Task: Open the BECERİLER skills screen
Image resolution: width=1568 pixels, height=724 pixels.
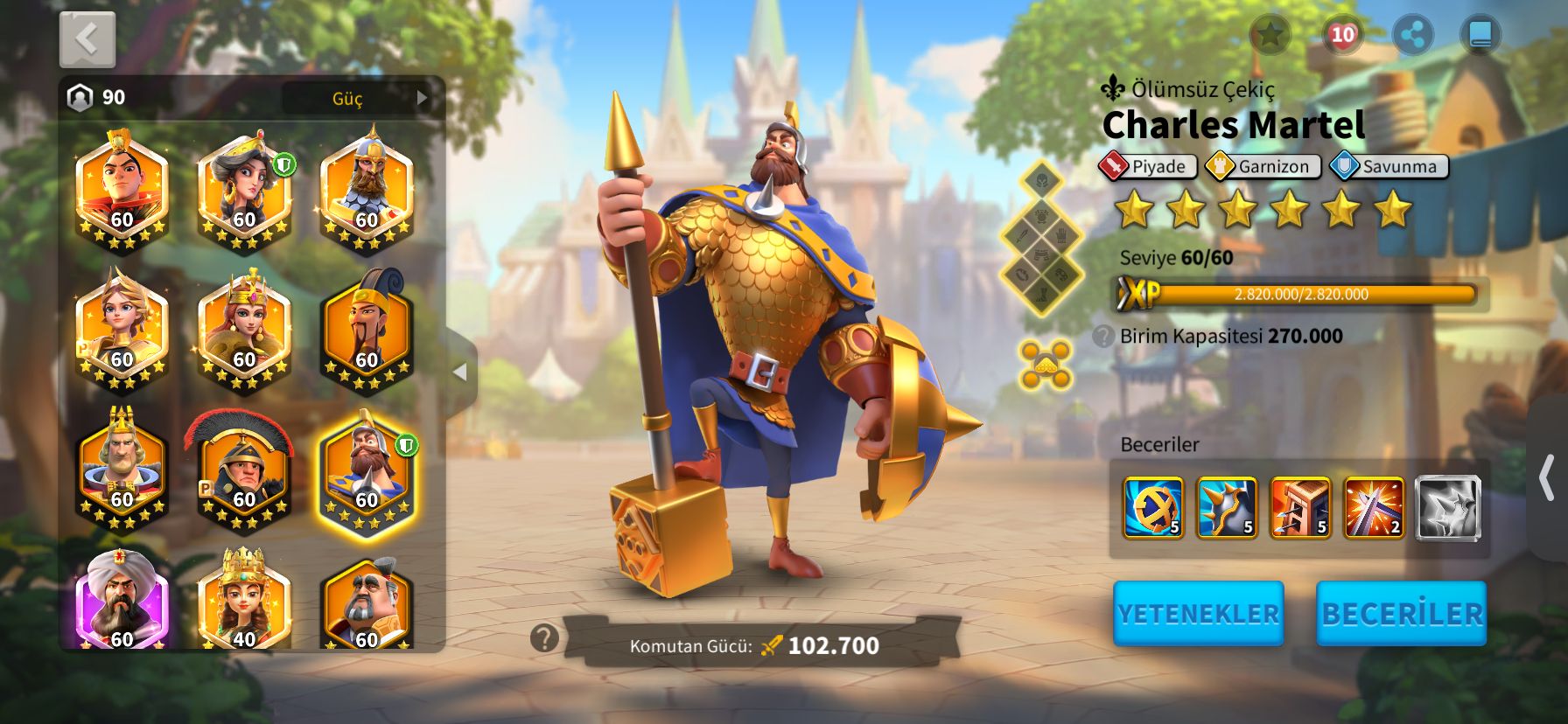Action: 1401,614
